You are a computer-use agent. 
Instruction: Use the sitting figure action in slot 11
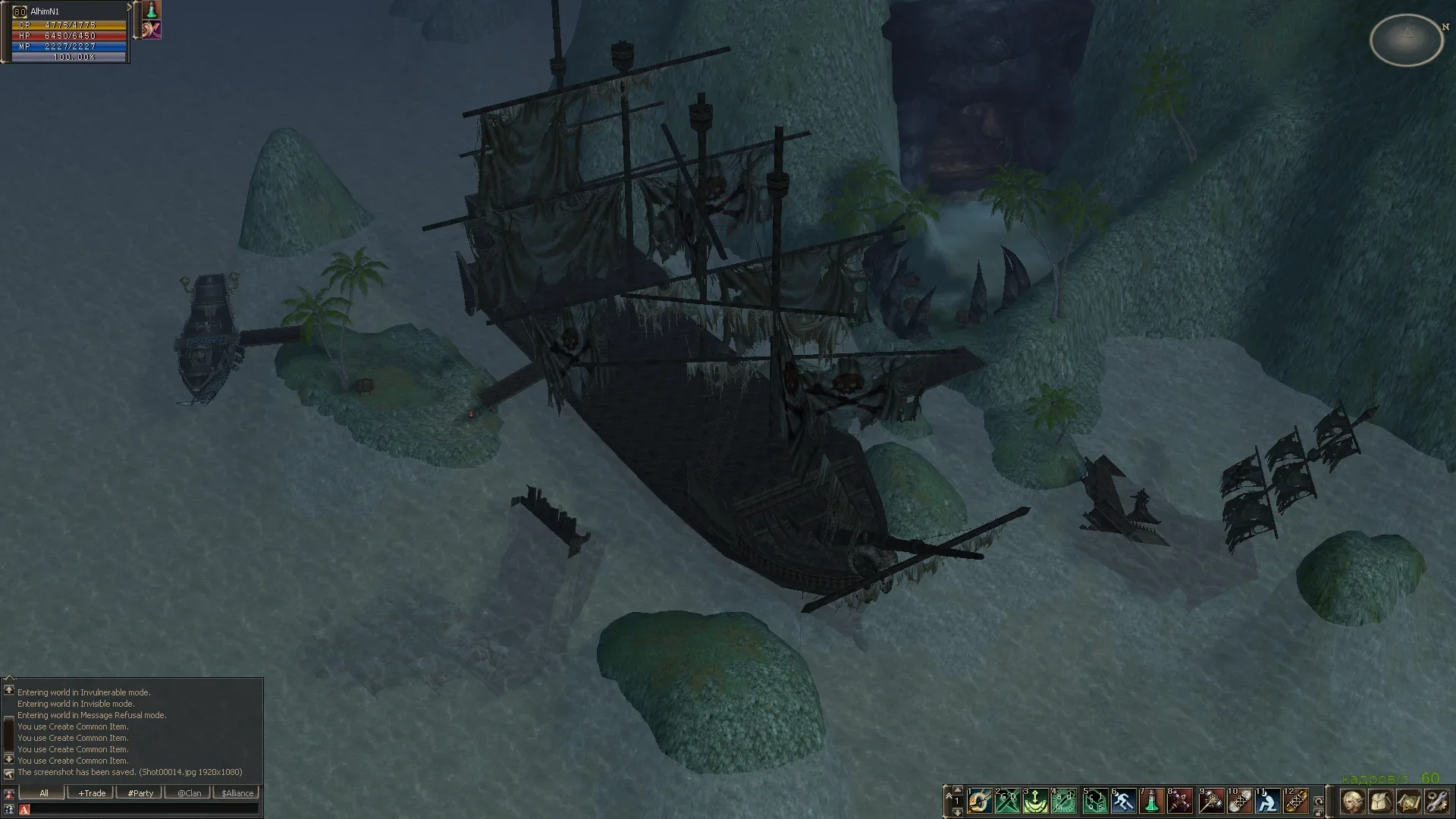pos(1266,801)
